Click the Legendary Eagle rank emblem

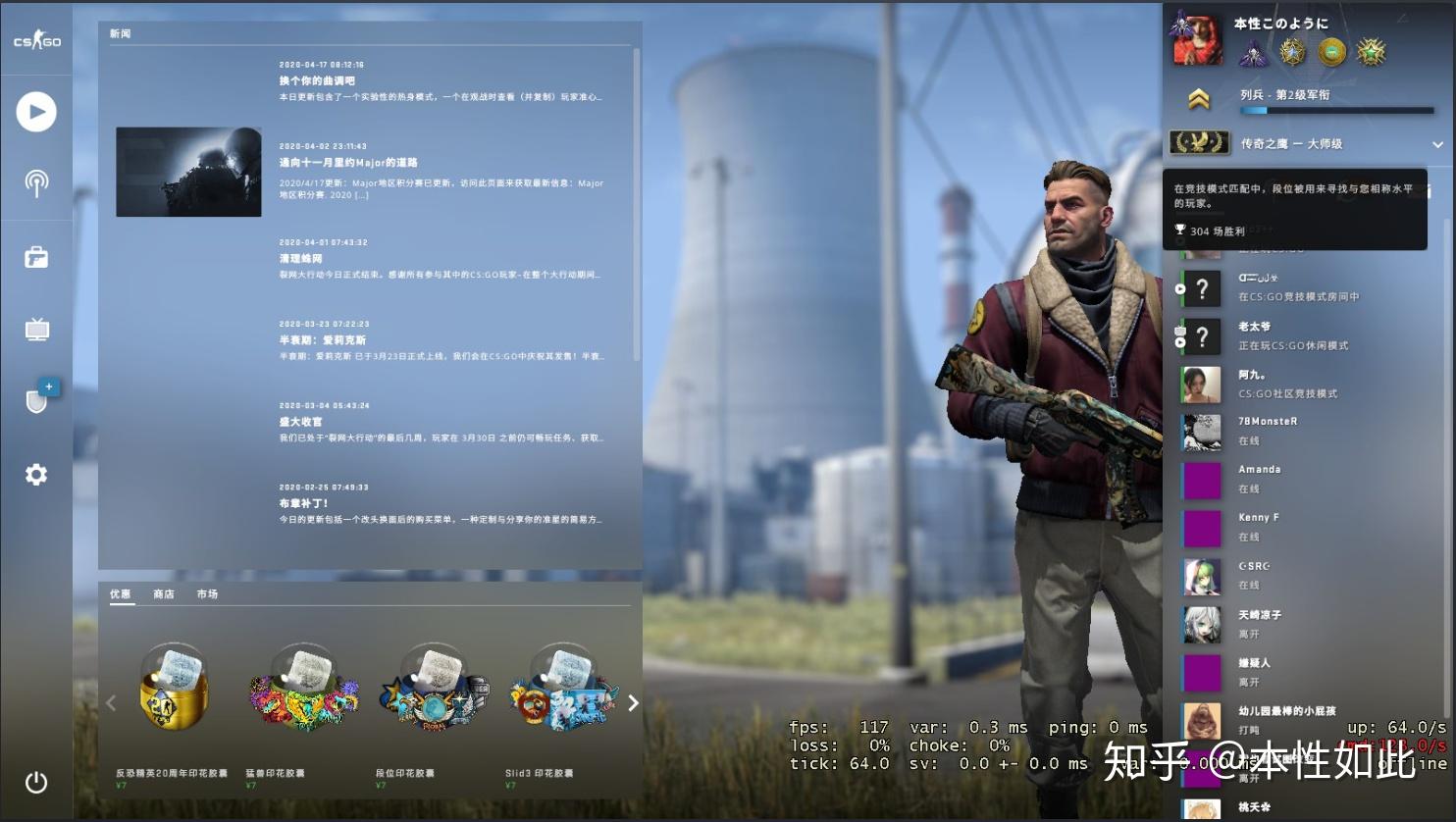(x=1201, y=142)
